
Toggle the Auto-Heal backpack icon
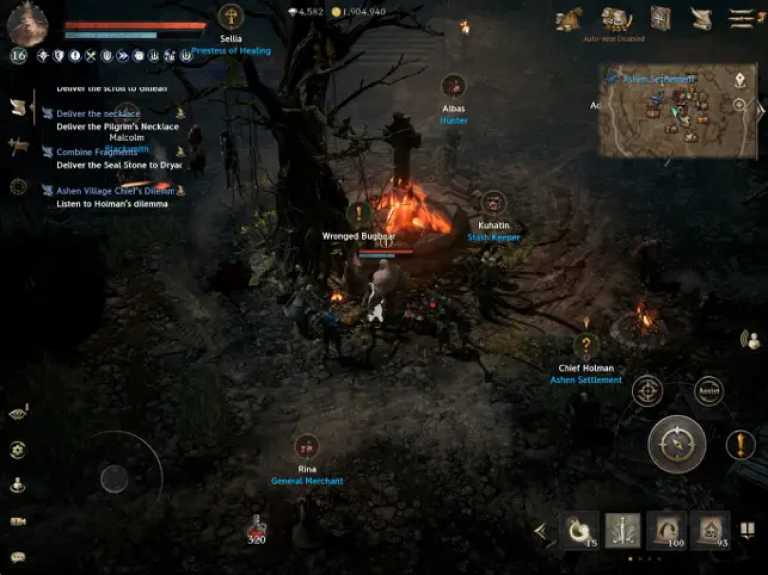coord(614,18)
